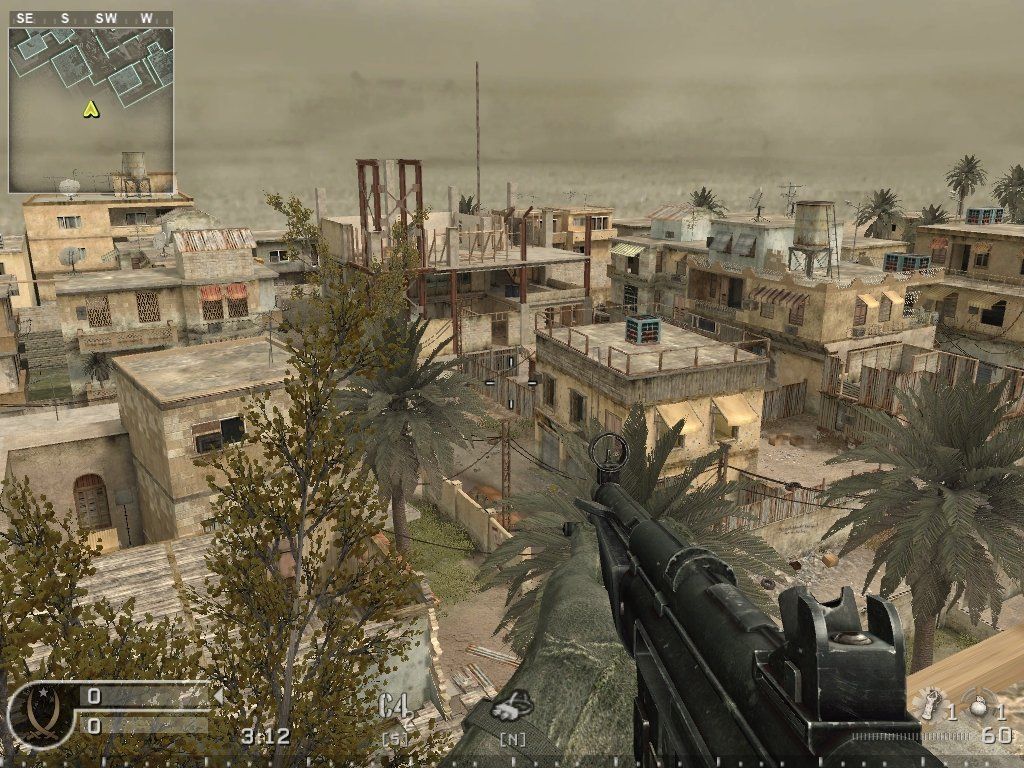Select the yellow player arrow on the minimap
1024x768 pixels.
[91, 109]
